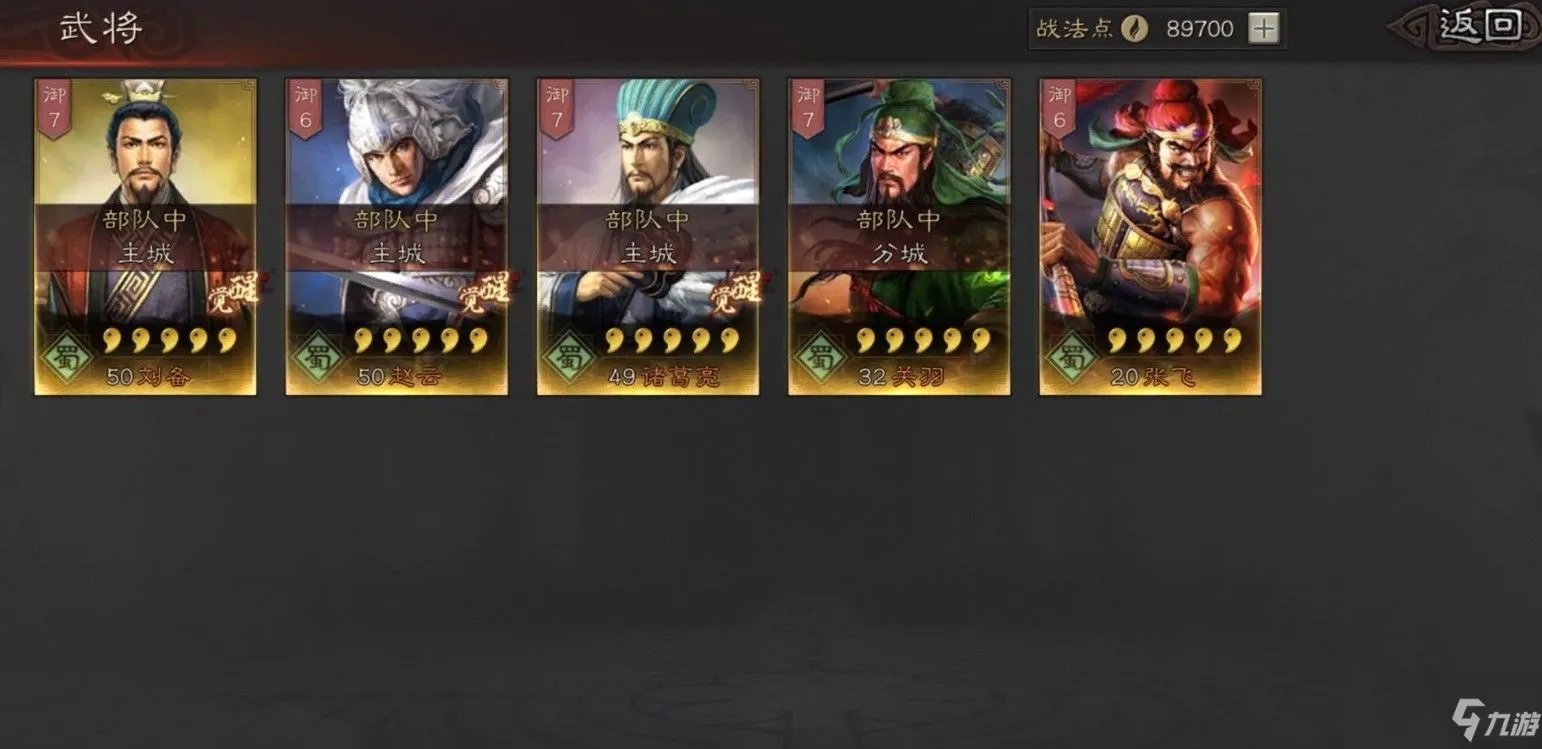This screenshot has width=1542, height=749.
Task: Click the 御6 ribbon on 张飞's card
Action: point(1058,103)
